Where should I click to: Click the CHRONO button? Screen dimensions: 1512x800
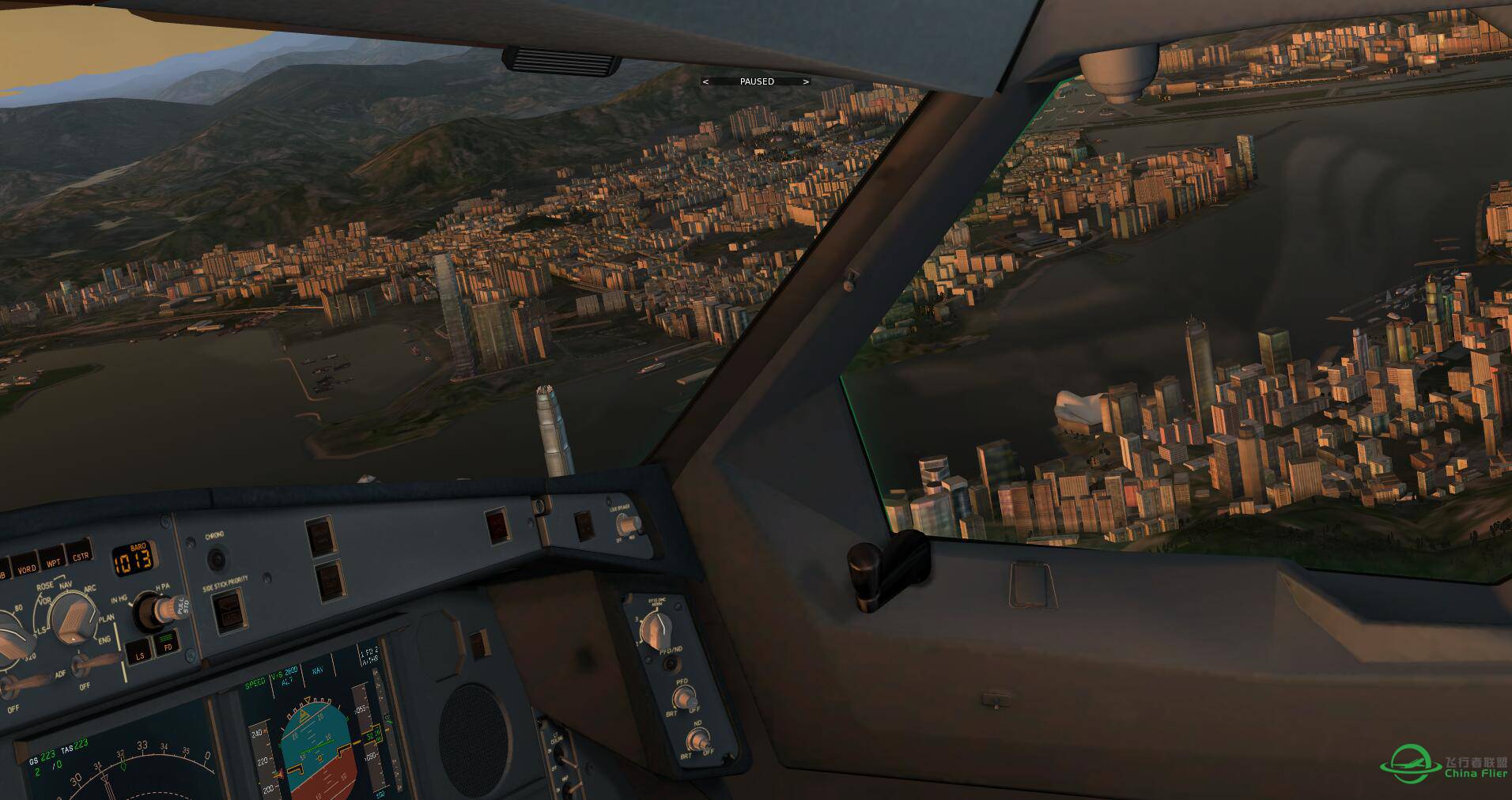tap(216, 559)
